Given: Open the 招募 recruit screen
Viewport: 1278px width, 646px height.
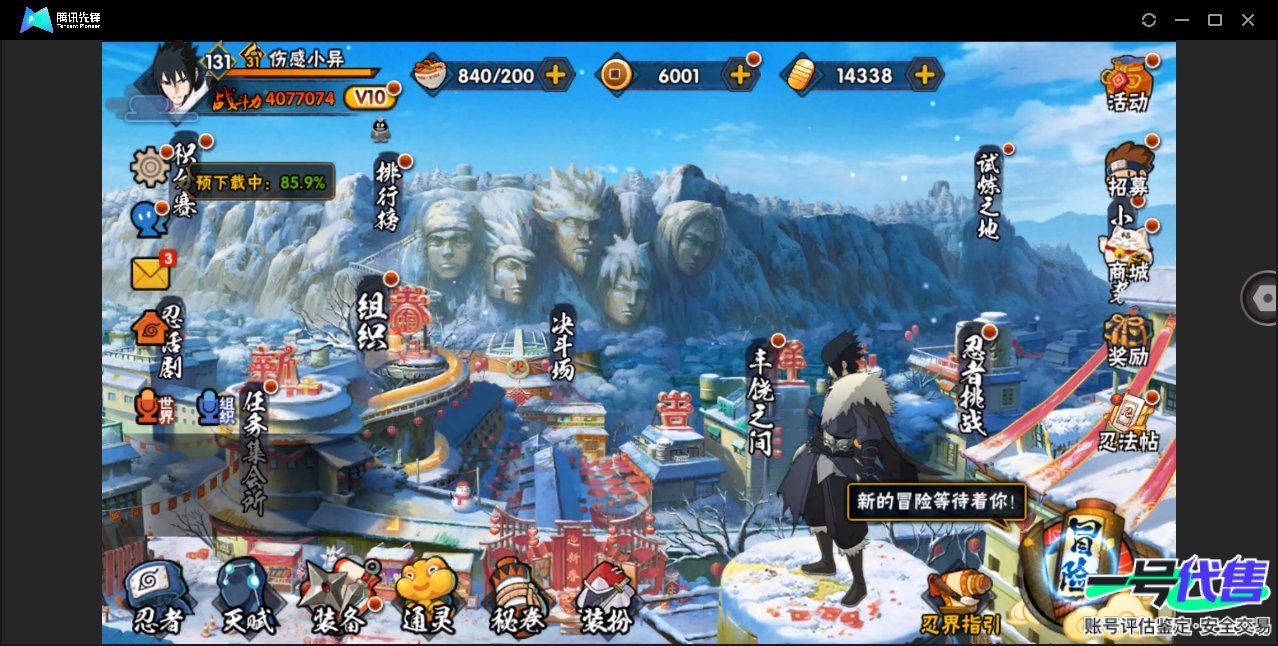Looking at the screenshot, I should coord(1128,170).
